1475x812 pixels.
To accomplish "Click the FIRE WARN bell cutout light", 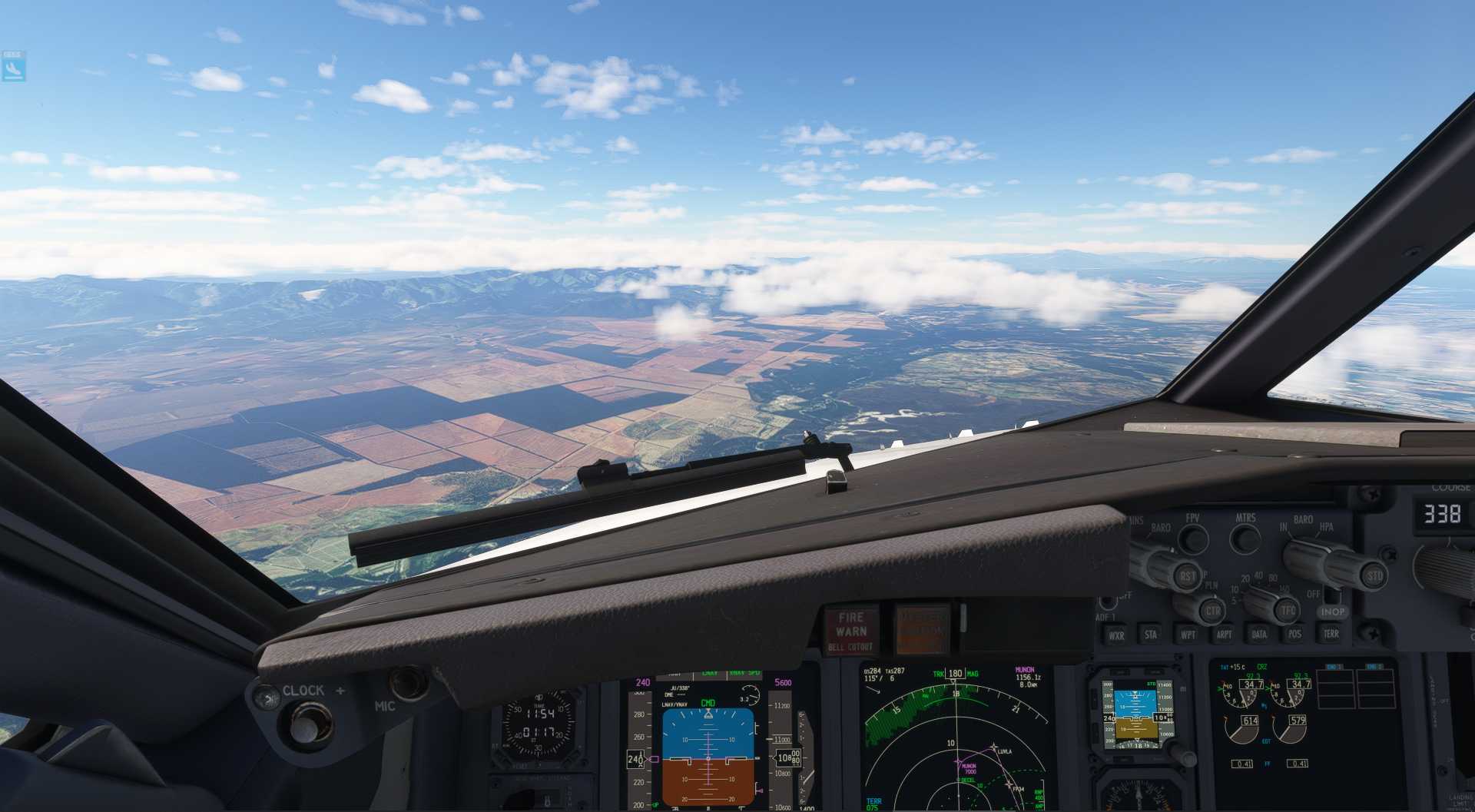I will pyautogui.click(x=850, y=631).
